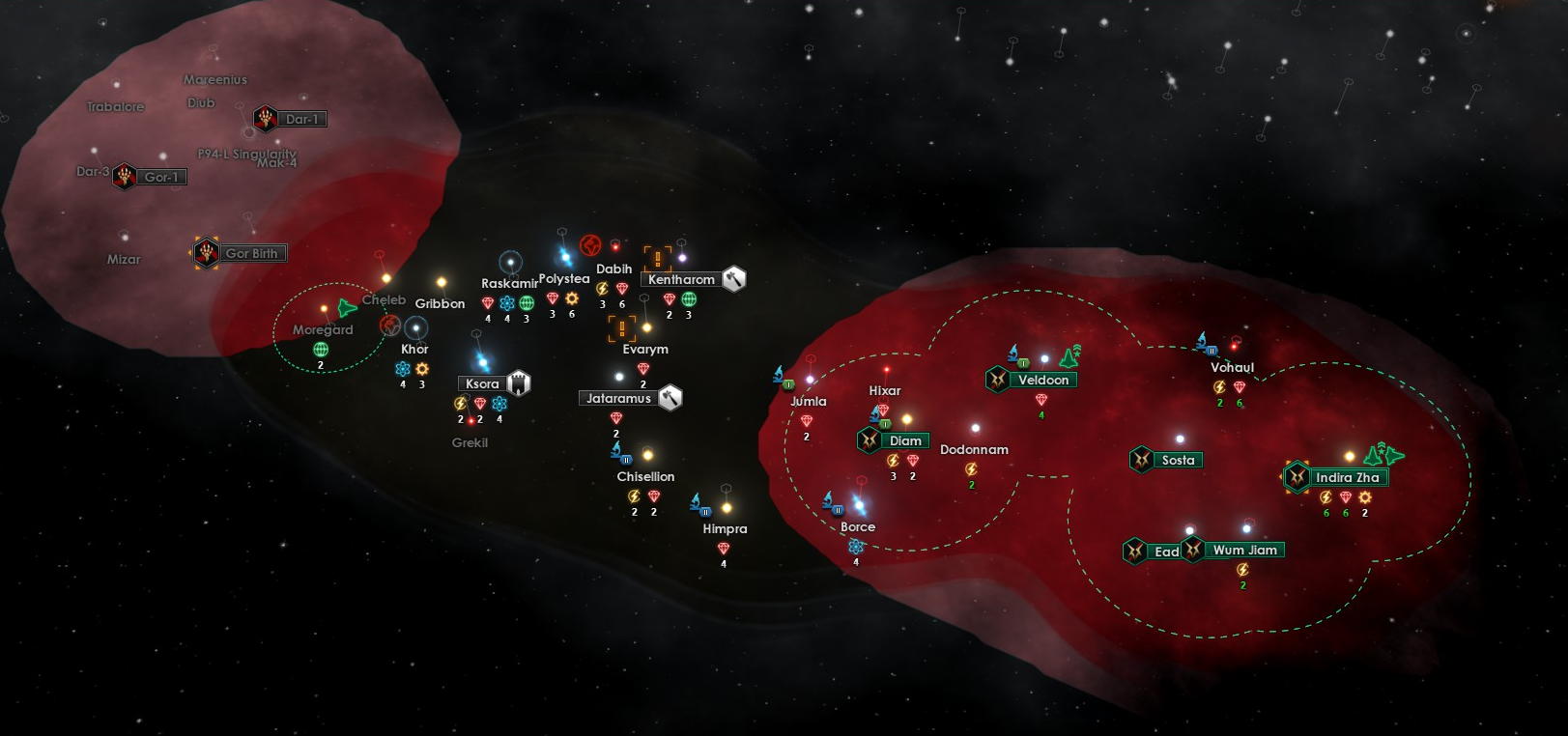Select the Gor Birth system label
1568x736 pixels.
pos(251,253)
